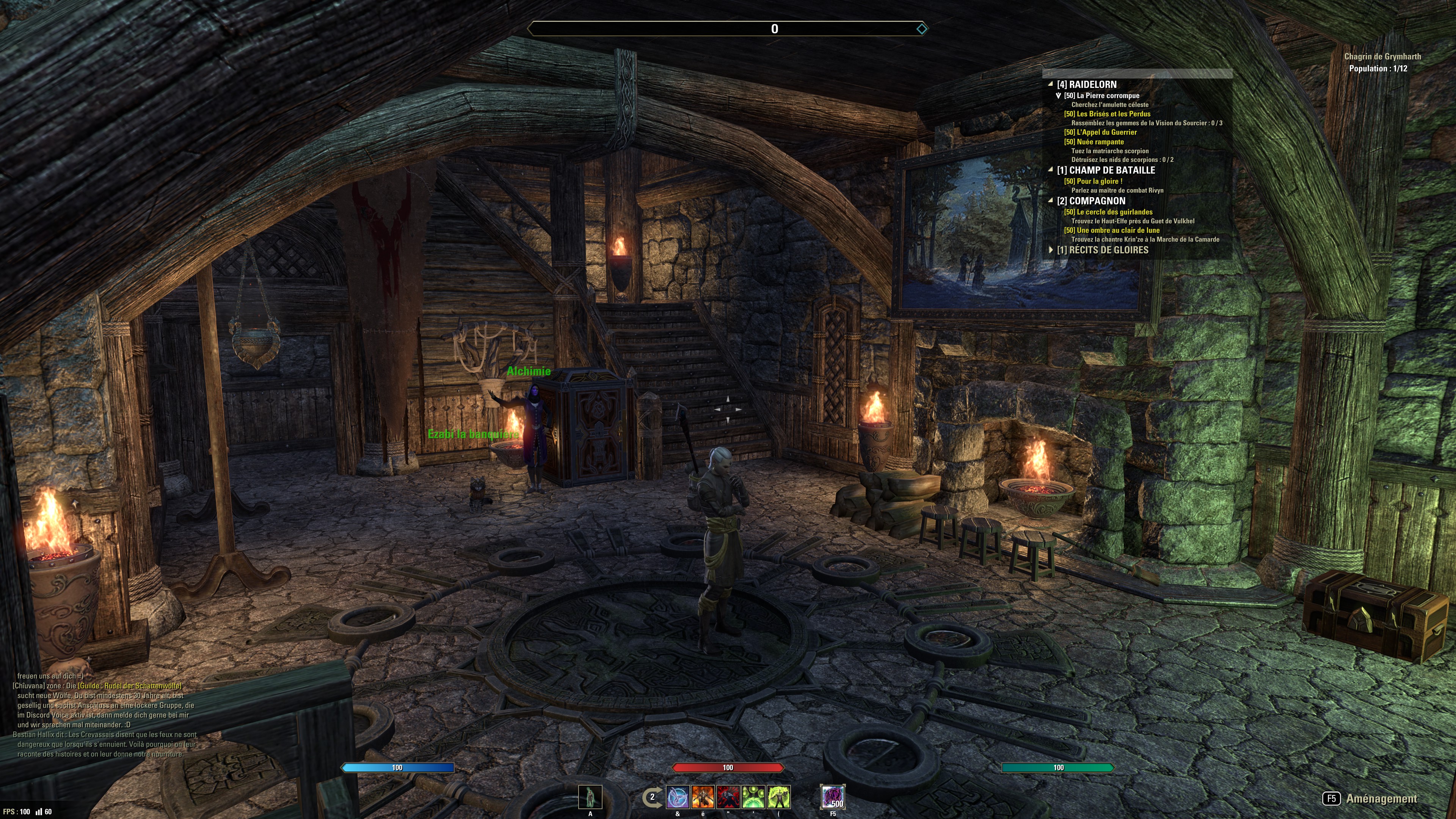Click the Guilde Rudel der Schattenwölfe chat link
1456x819 pixels.
coord(129,686)
